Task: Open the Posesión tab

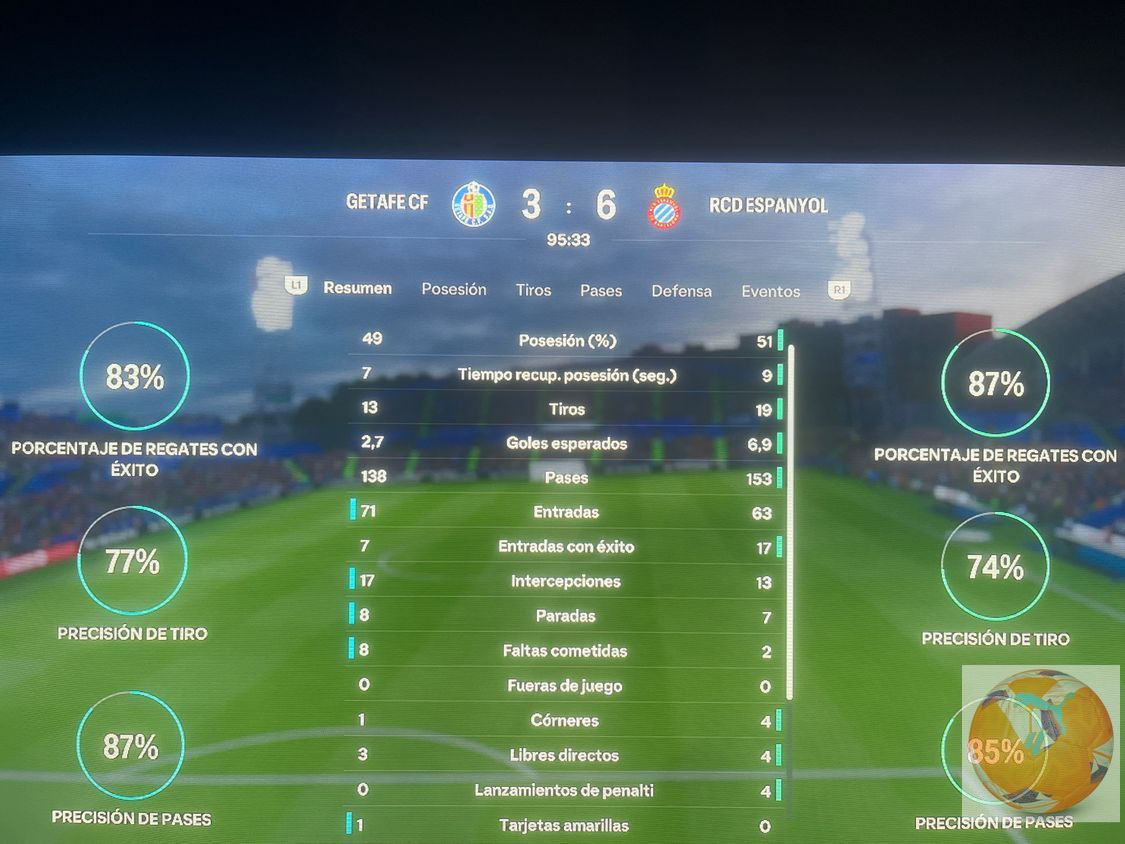Action: point(454,289)
